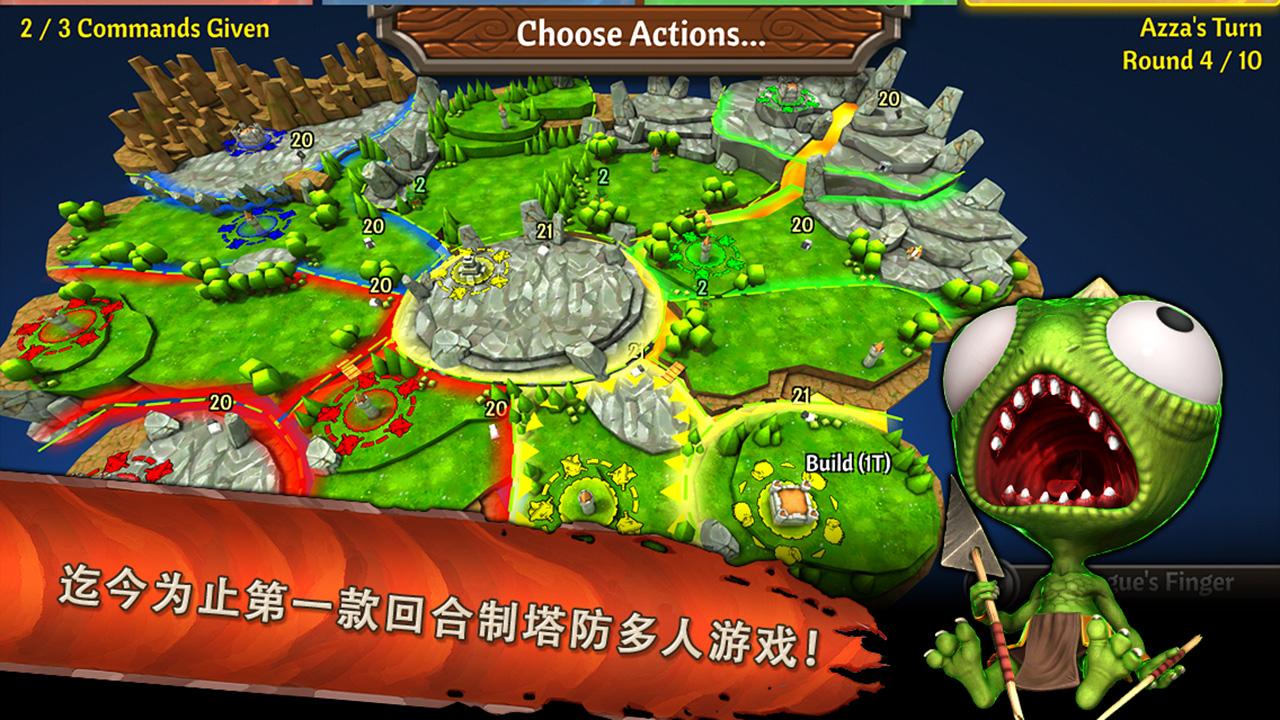Click the Choose Actions banner

640,36
